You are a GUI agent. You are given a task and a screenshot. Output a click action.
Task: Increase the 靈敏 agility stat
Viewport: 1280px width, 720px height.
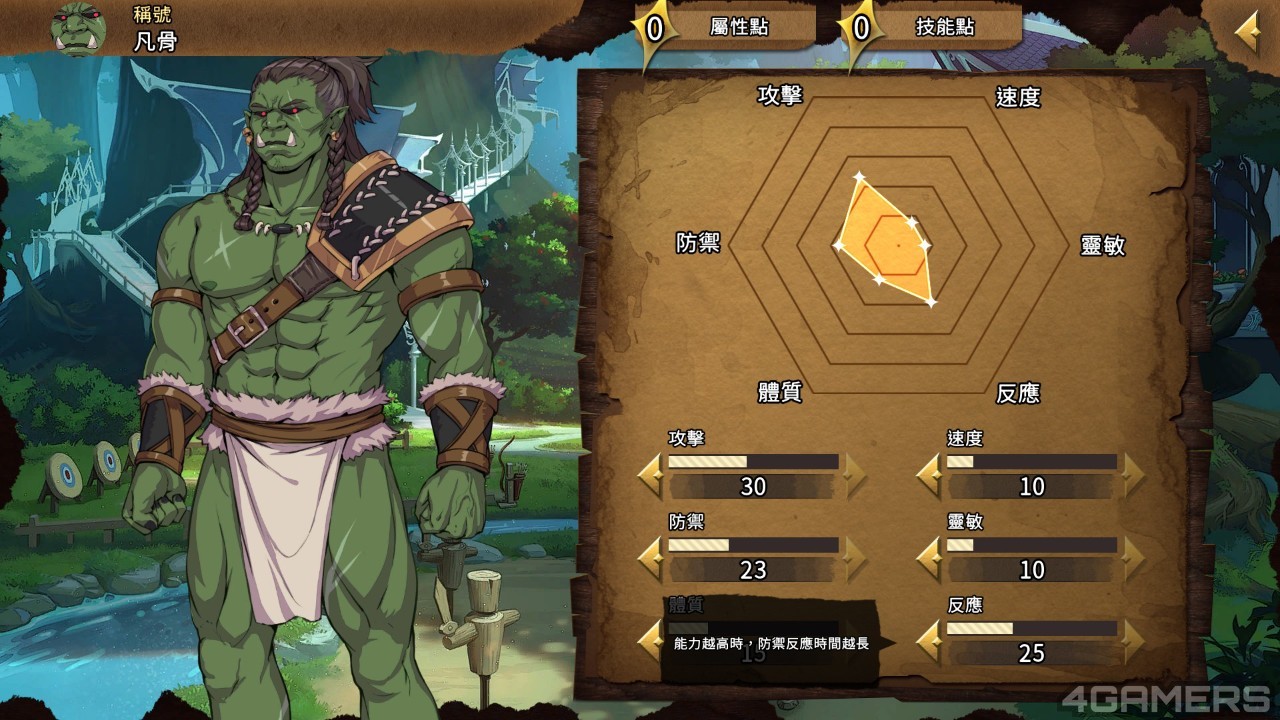pos(1133,558)
